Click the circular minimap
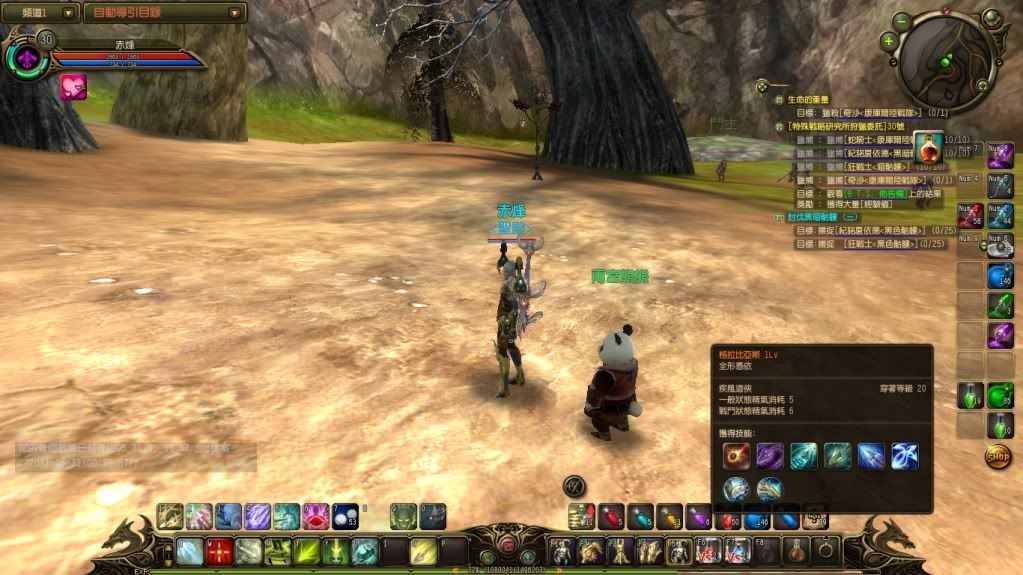The width and height of the screenshot is (1023, 575). (947, 61)
